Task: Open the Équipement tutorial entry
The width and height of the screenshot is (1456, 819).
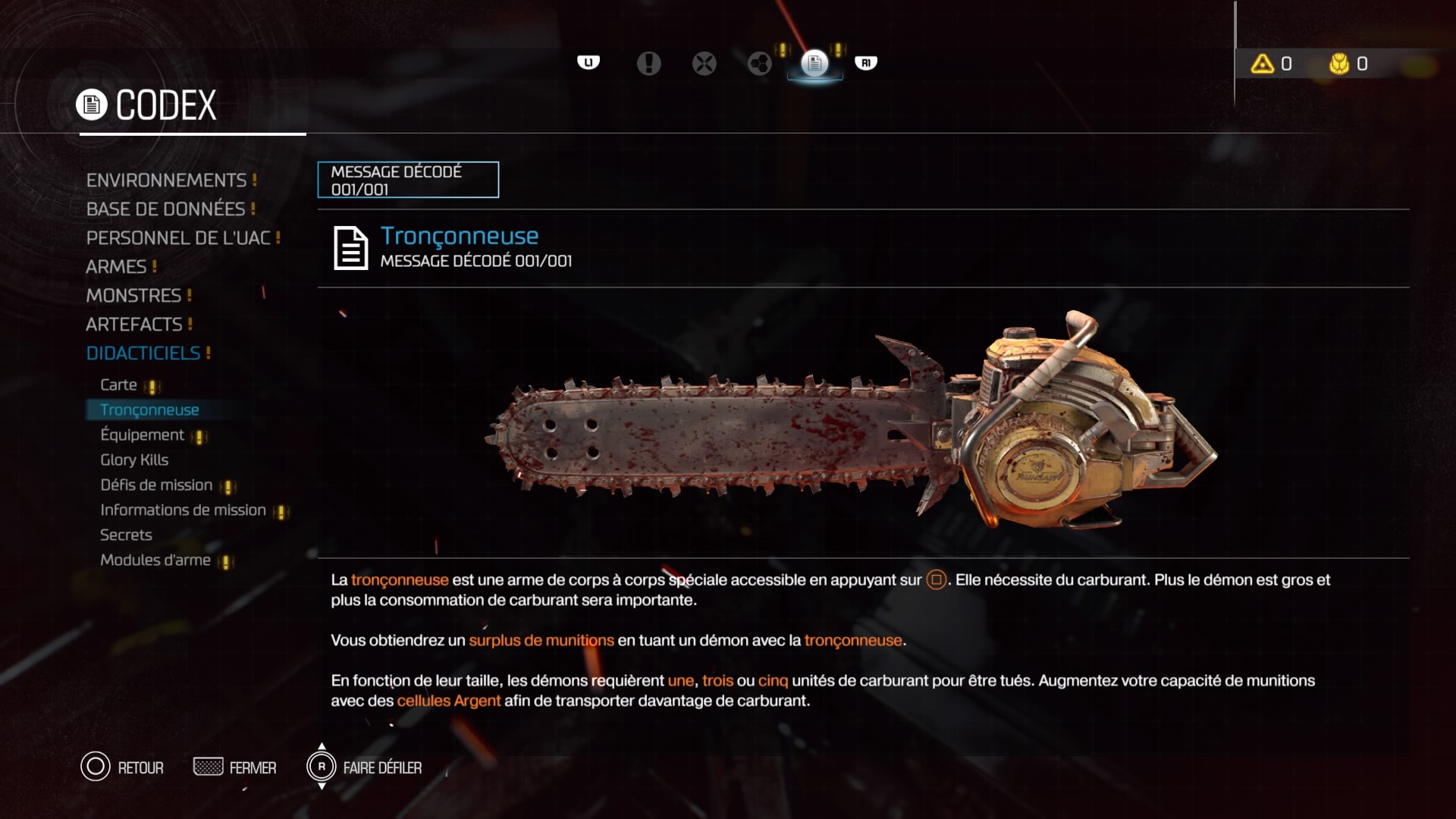Action: (x=143, y=435)
